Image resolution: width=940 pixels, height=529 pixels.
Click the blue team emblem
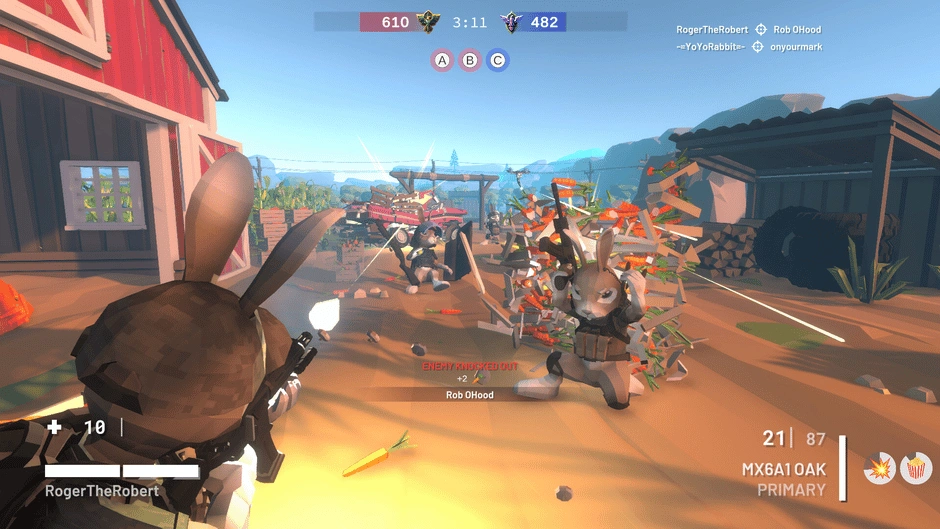coord(513,21)
